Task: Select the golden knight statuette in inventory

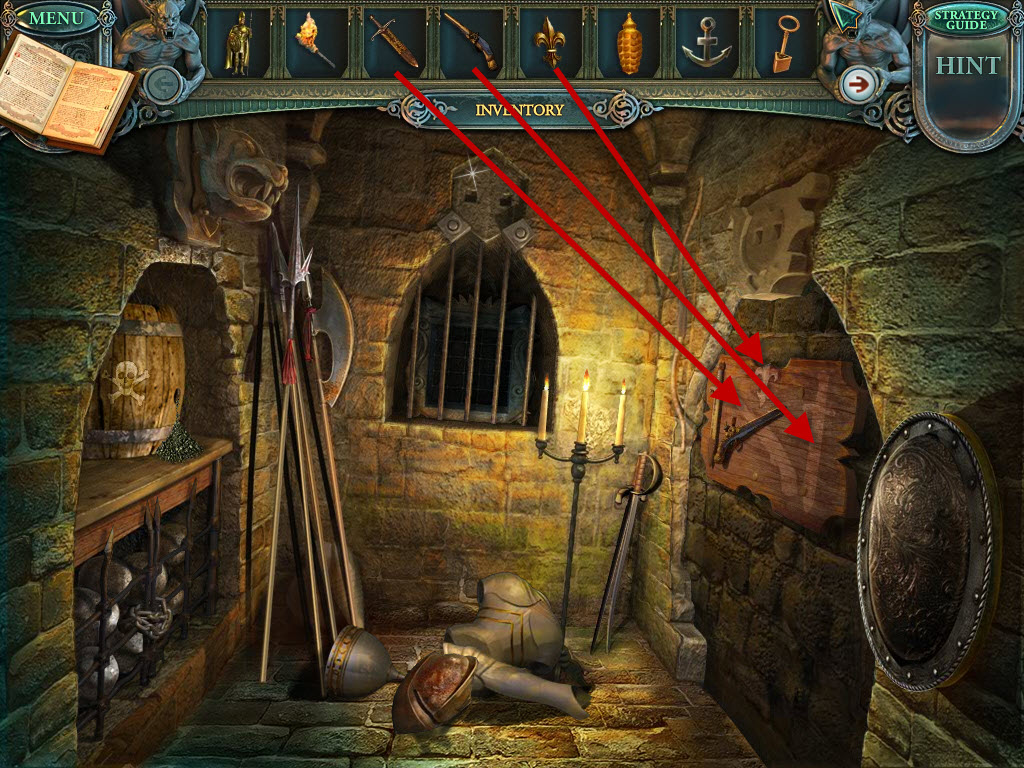Action: (238, 45)
